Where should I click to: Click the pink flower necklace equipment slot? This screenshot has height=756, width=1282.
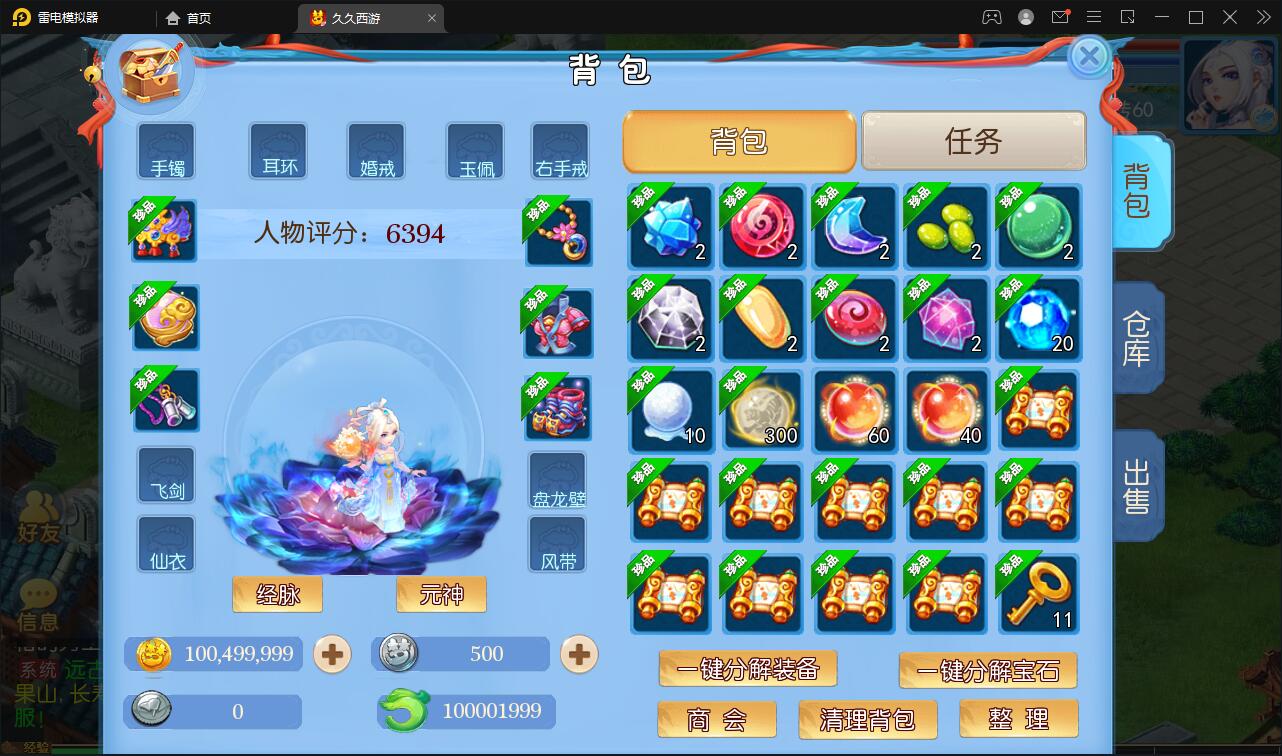(x=558, y=232)
